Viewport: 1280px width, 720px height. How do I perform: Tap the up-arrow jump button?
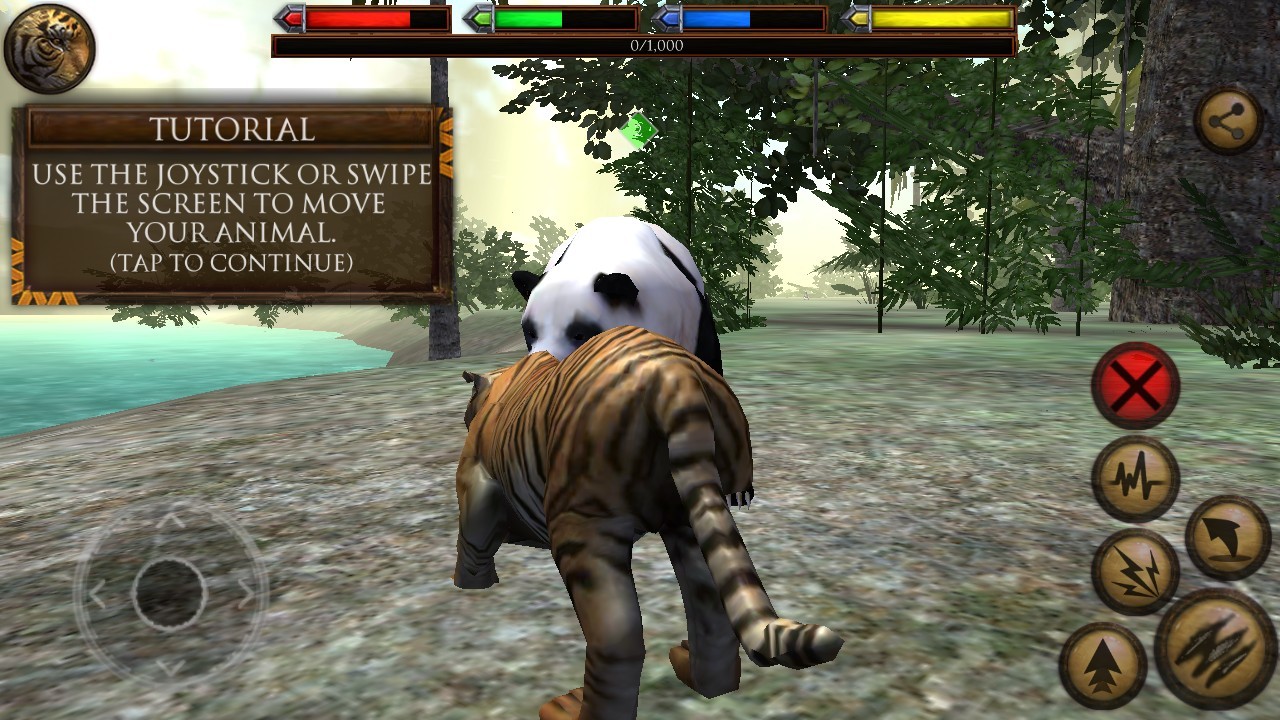point(1102,665)
